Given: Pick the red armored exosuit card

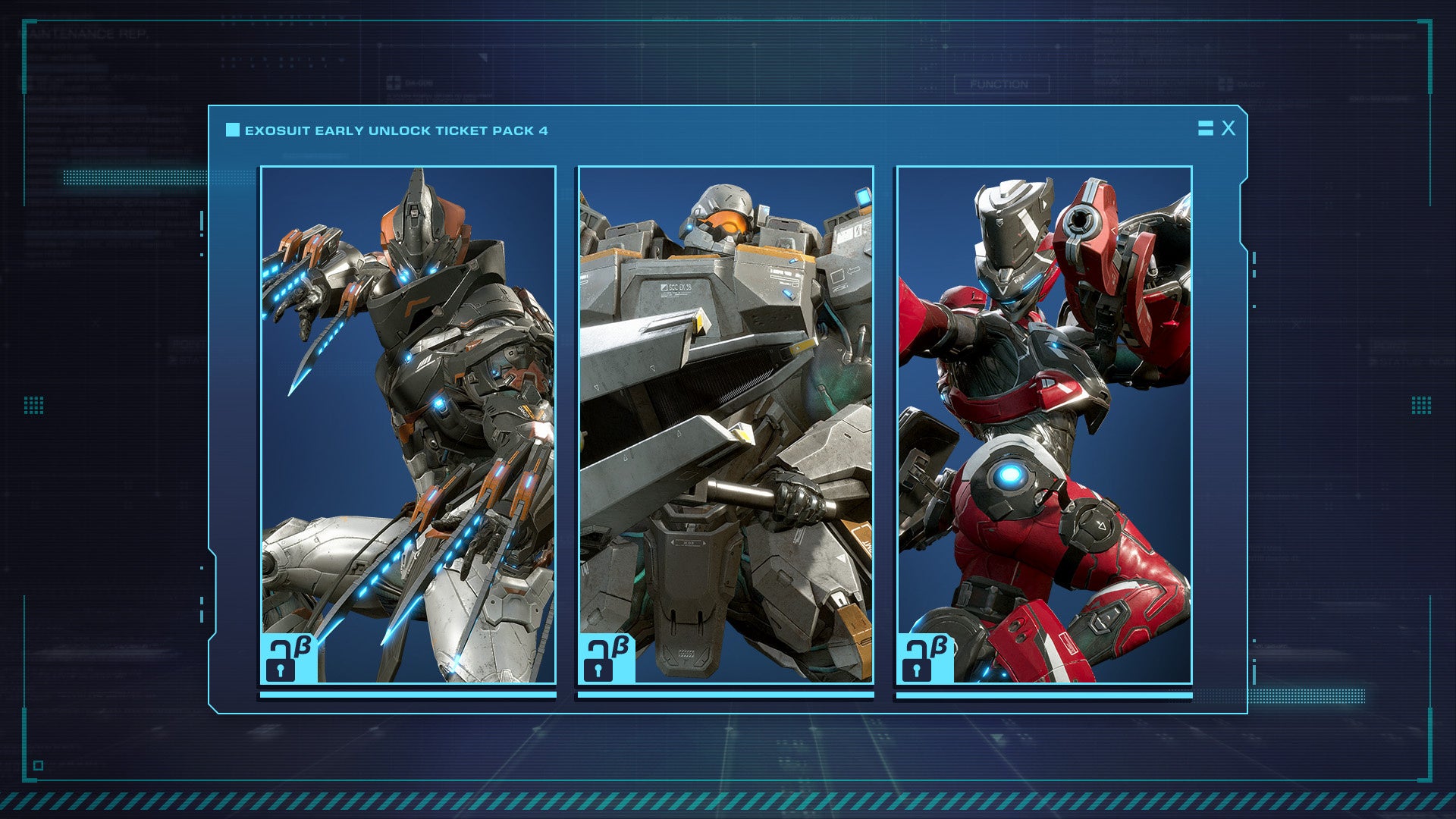Looking at the screenshot, I should pos(1044,425).
